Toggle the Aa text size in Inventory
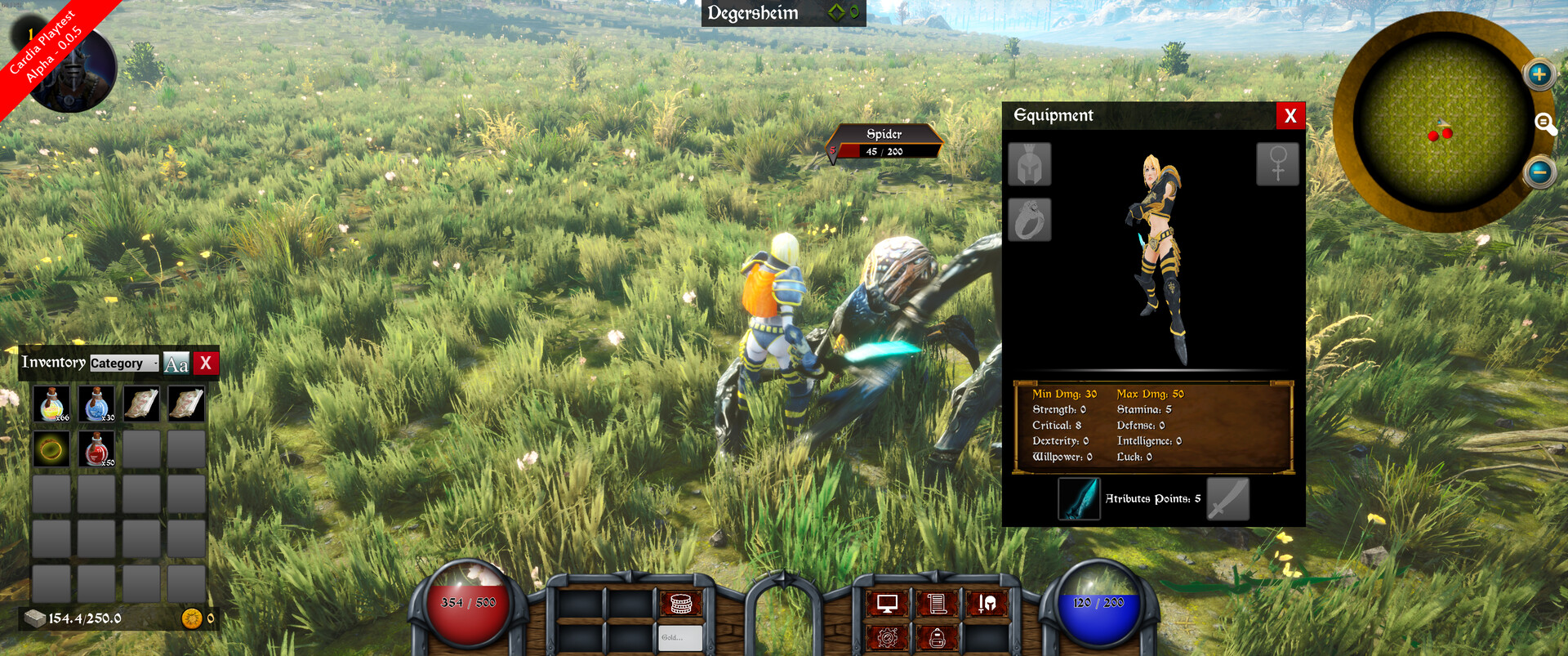The height and width of the screenshot is (656, 1568). [x=176, y=363]
